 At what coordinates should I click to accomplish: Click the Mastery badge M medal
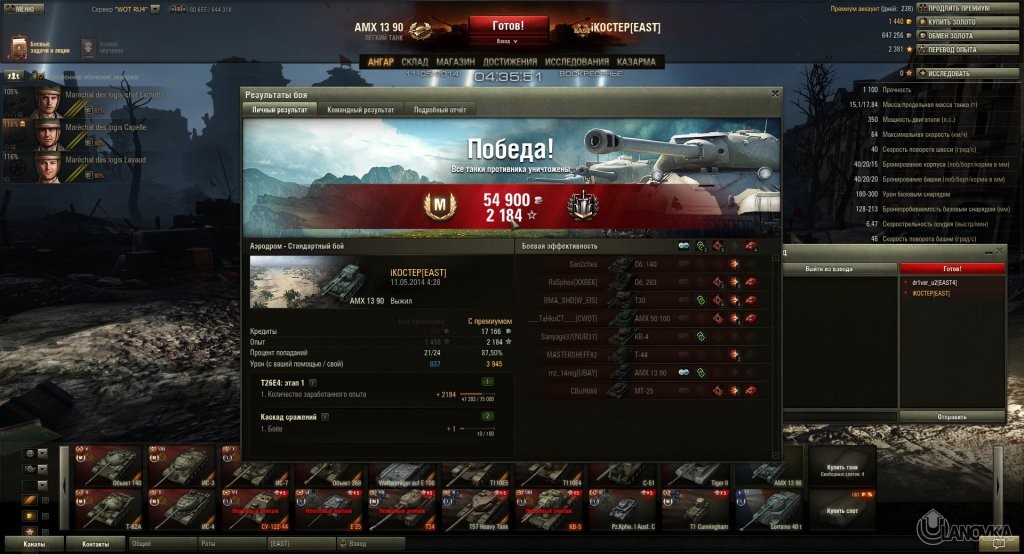[437, 206]
